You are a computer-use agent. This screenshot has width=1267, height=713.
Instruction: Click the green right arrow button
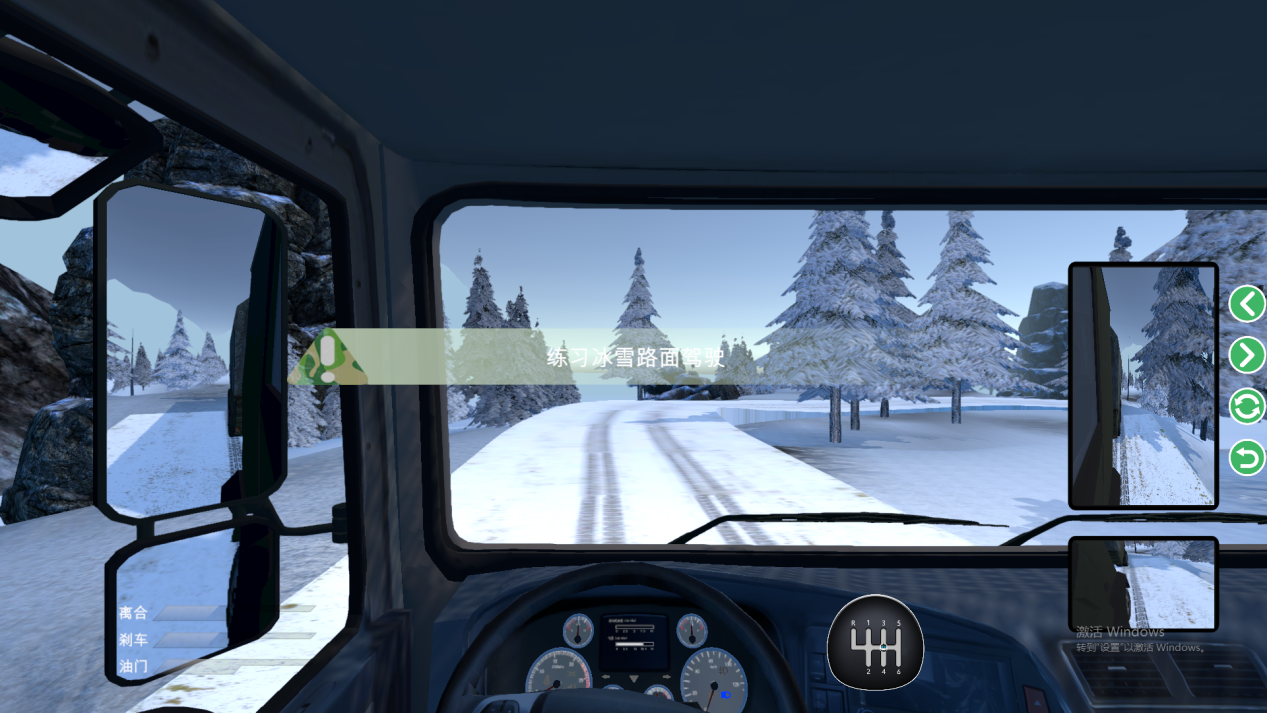point(1247,355)
